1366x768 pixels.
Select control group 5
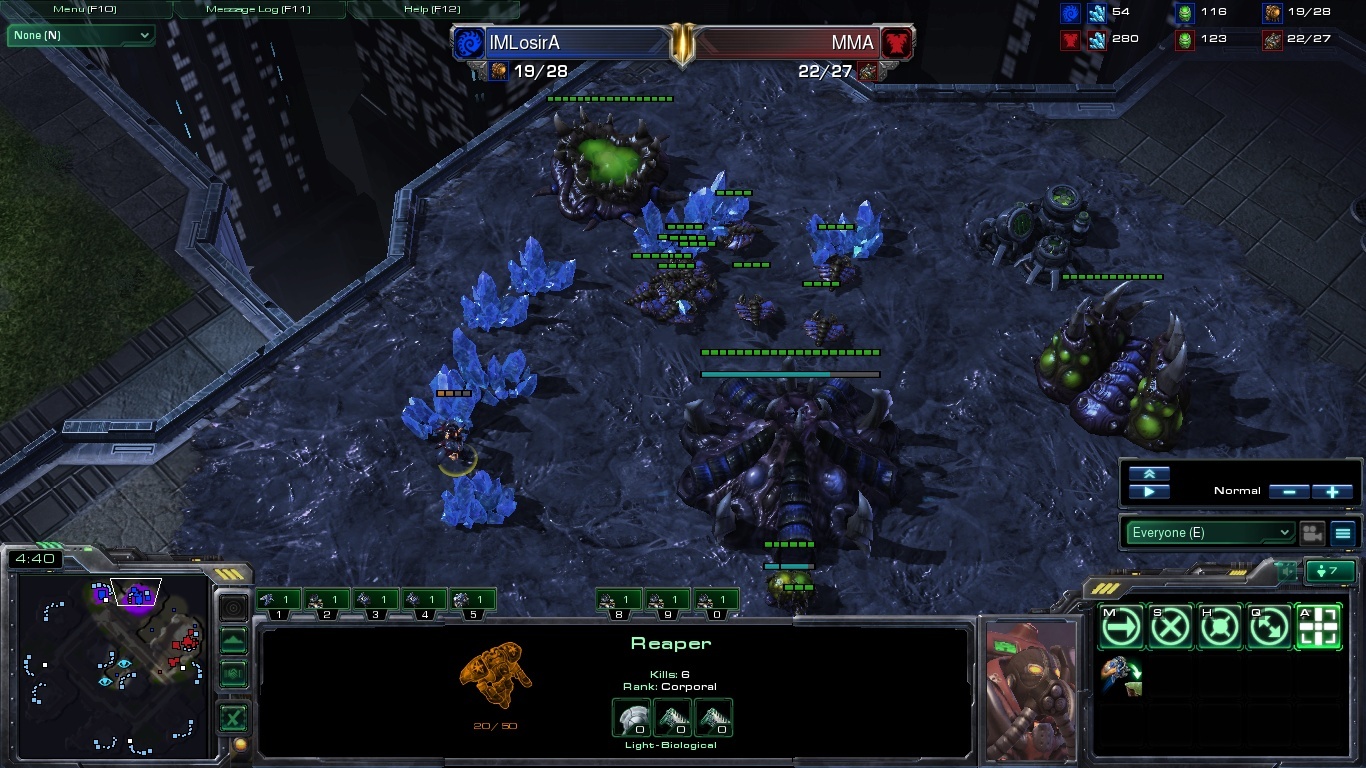pos(473,601)
